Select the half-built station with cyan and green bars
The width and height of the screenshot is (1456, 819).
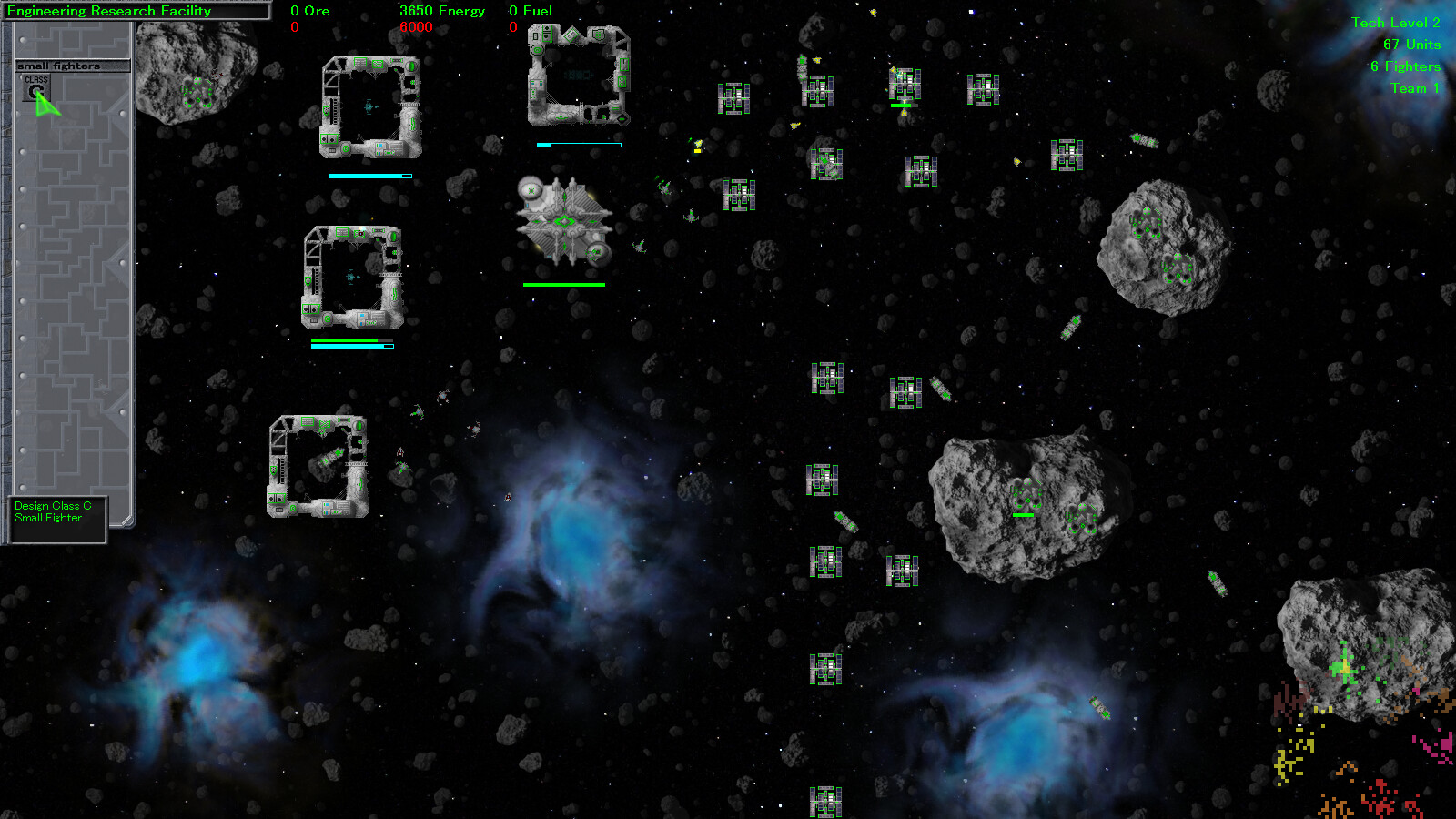click(353, 278)
